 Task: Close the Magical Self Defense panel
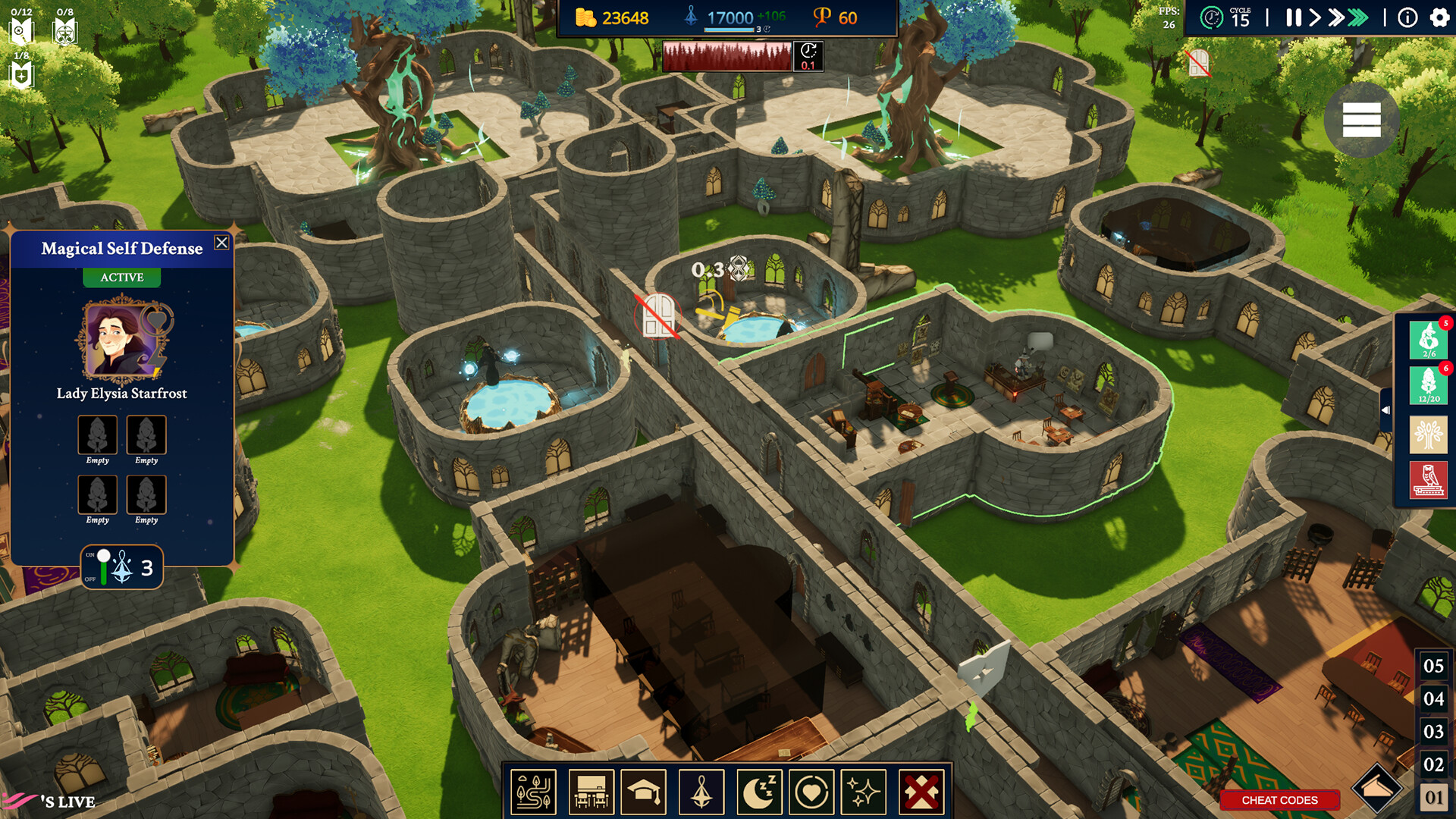(221, 243)
